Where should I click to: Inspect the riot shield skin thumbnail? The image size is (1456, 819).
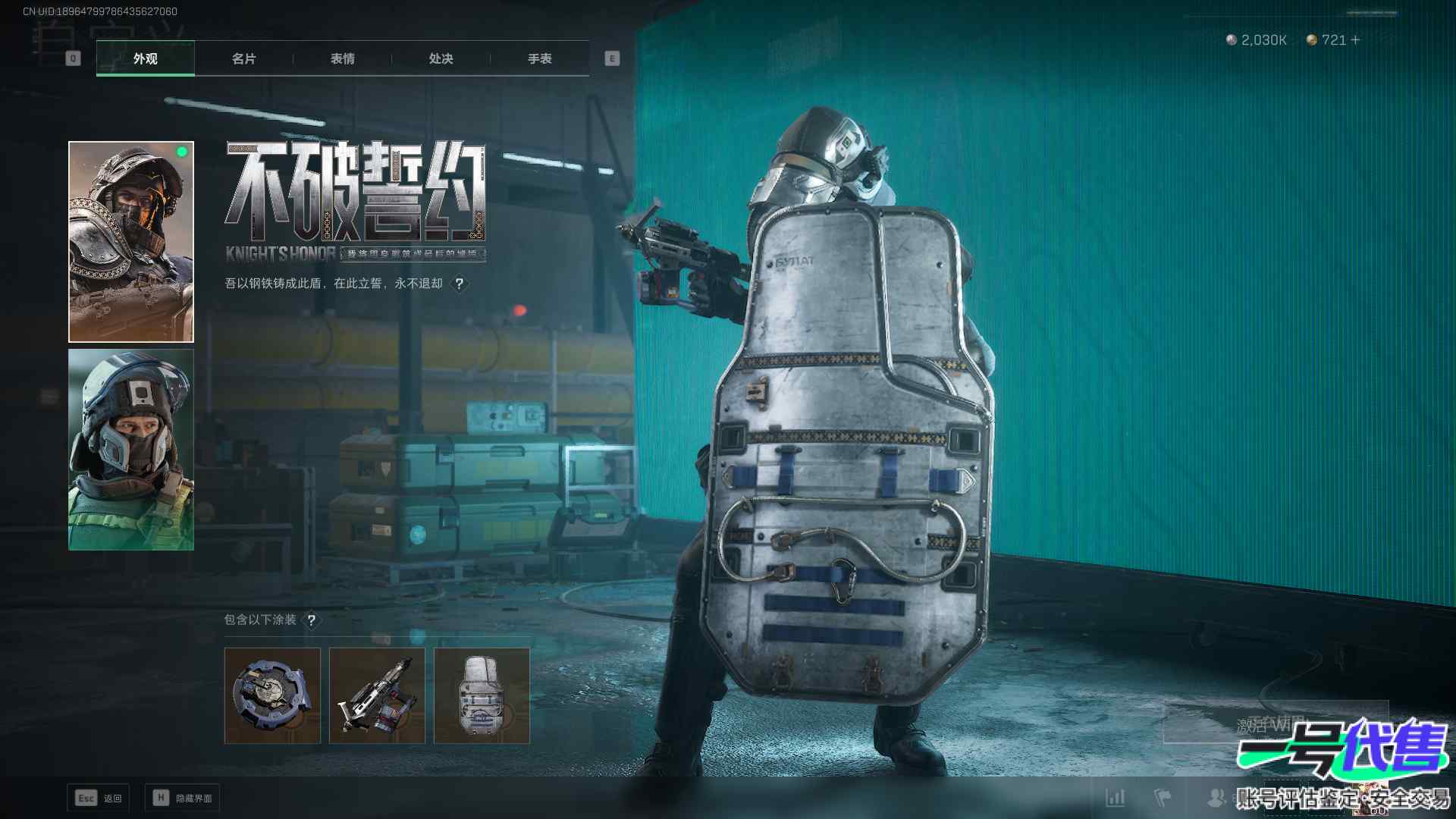tap(482, 695)
